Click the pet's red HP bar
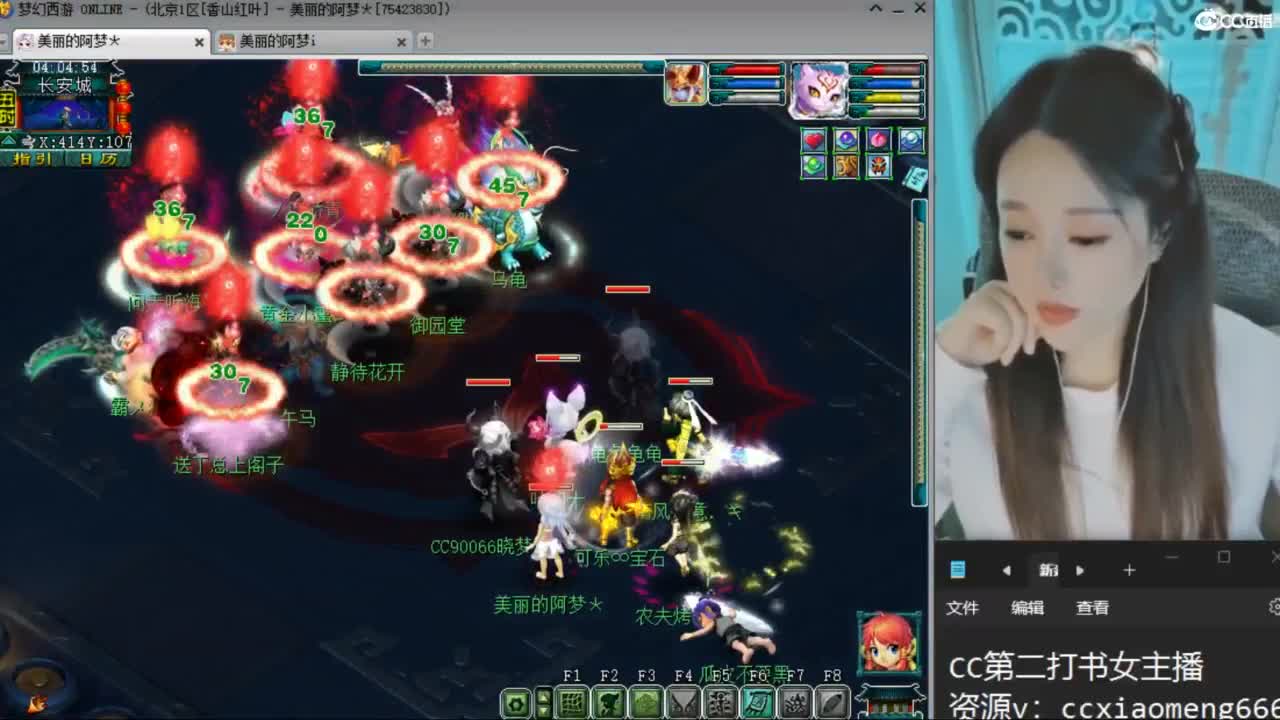This screenshot has width=1280, height=720. click(891, 70)
